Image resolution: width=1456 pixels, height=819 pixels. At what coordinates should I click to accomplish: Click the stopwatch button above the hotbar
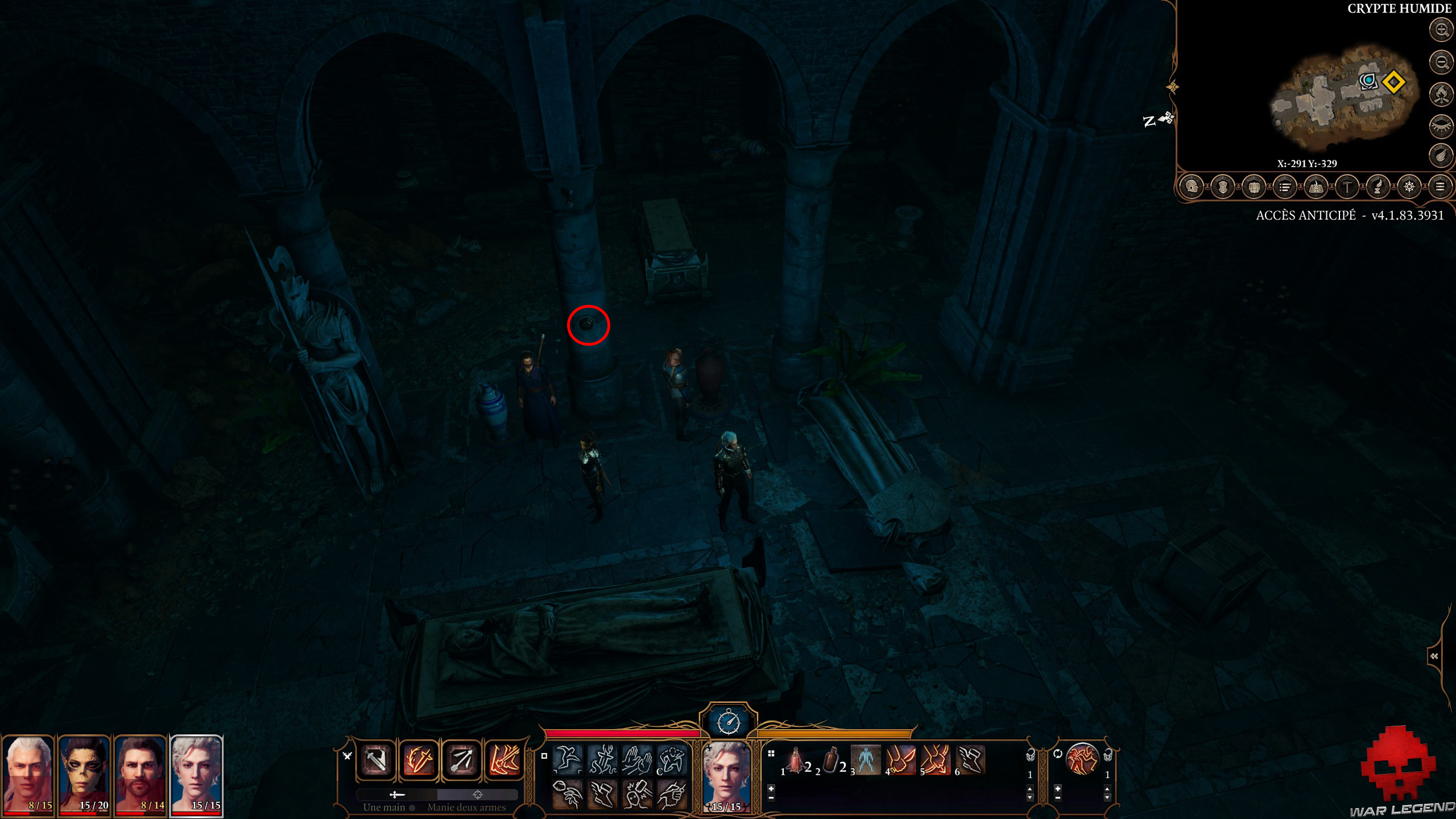tap(729, 722)
